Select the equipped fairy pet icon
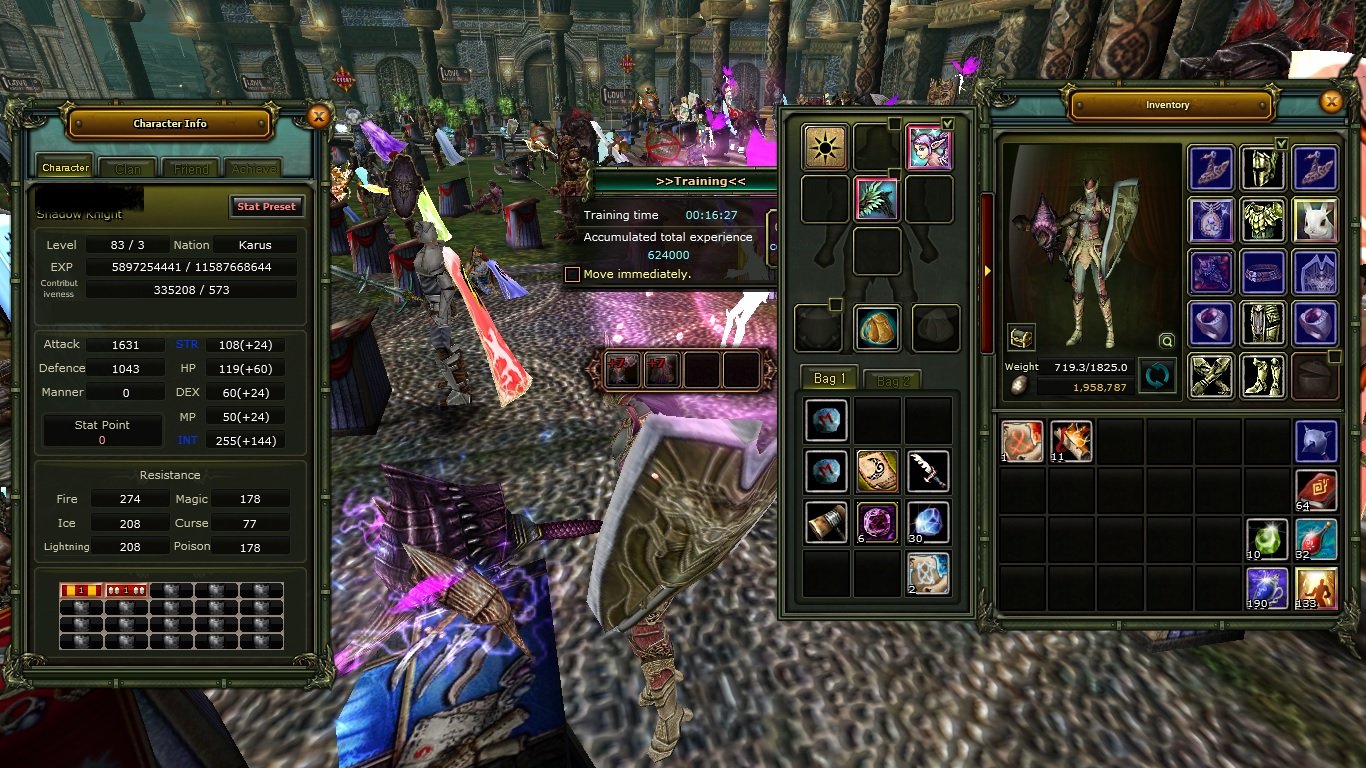1366x768 pixels. [929, 147]
